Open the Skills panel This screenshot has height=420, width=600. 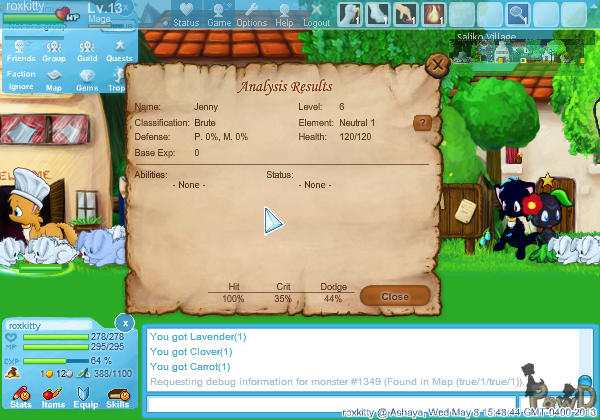[117, 397]
